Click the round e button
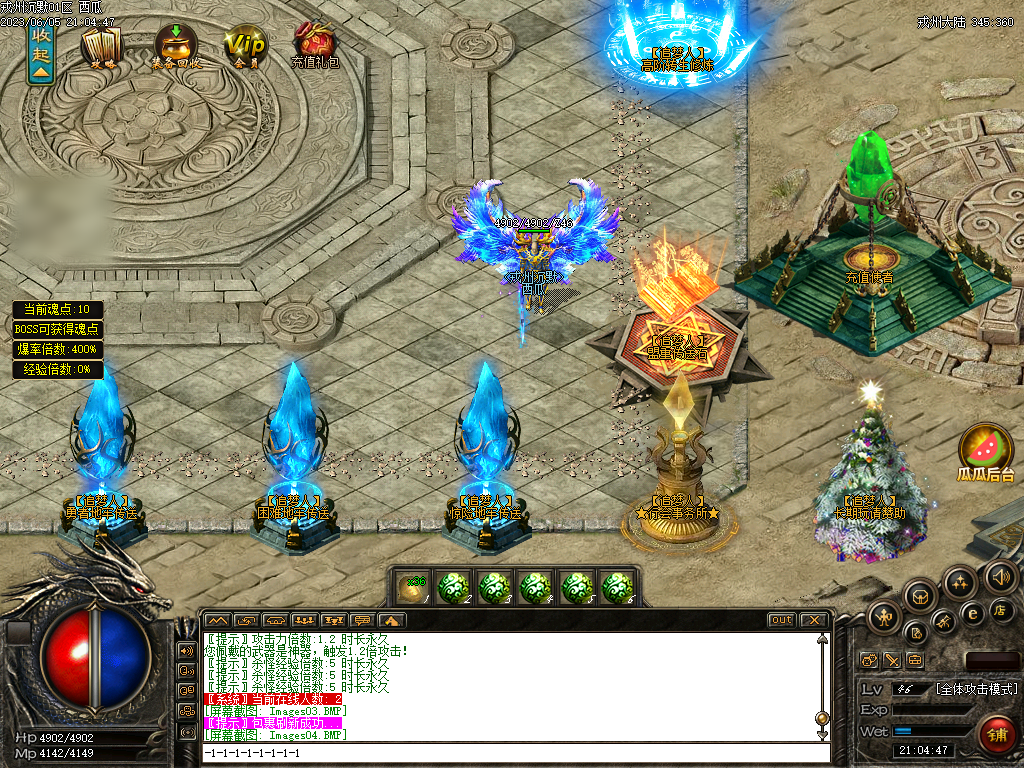Viewport: 1024px width, 768px height. coord(971,613)
